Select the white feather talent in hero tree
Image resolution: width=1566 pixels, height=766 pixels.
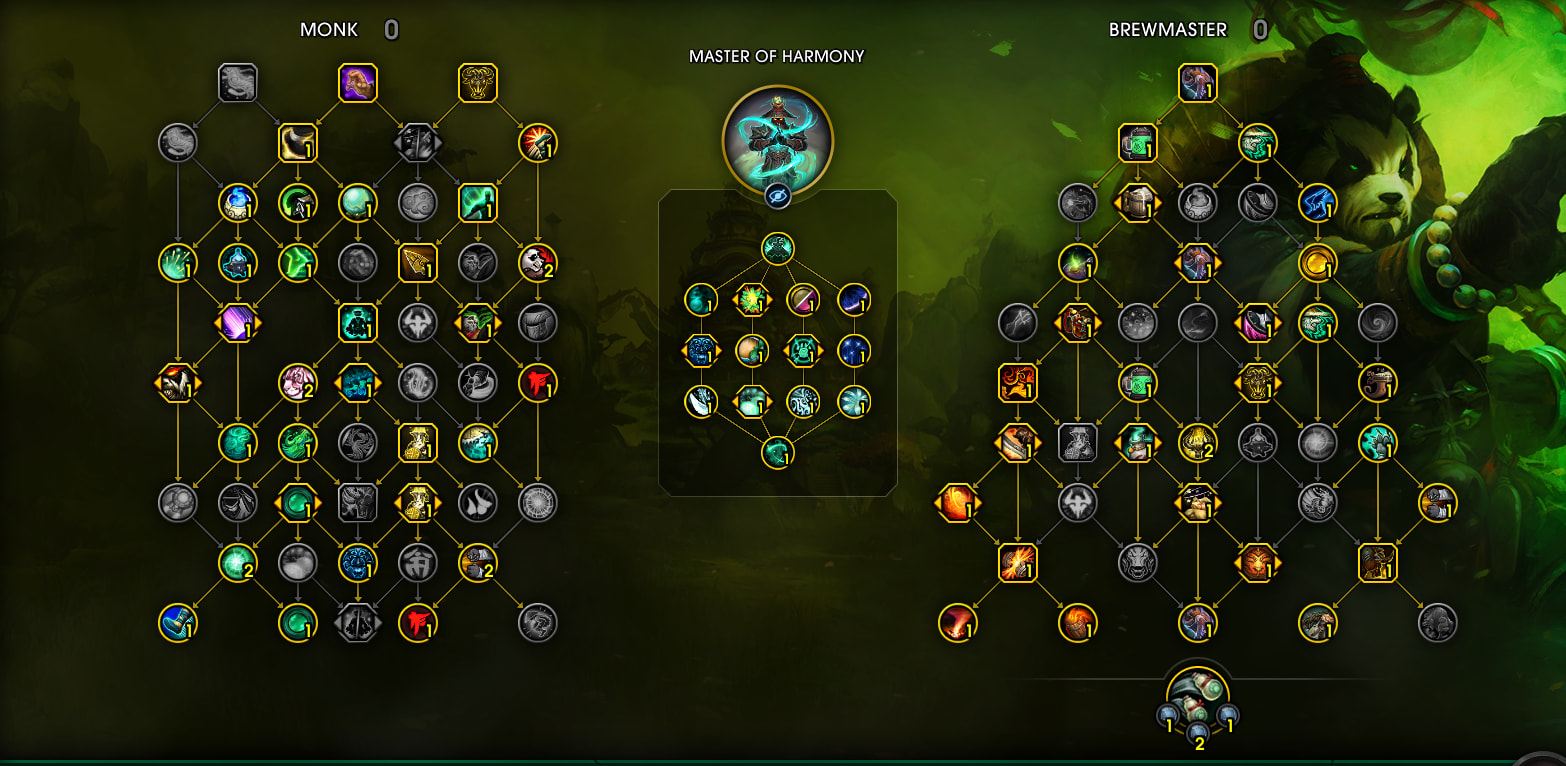(x=700, y=401)
